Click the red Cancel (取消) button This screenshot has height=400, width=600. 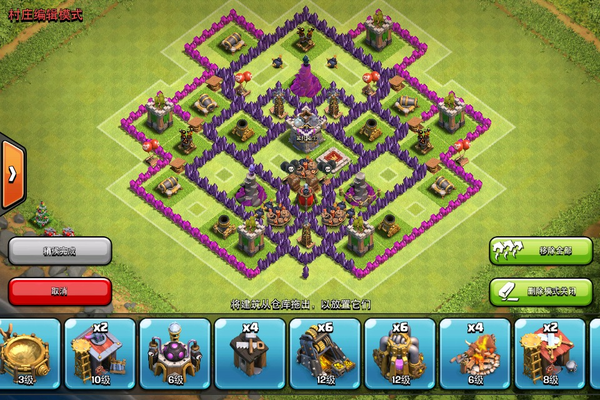point(59,291)
